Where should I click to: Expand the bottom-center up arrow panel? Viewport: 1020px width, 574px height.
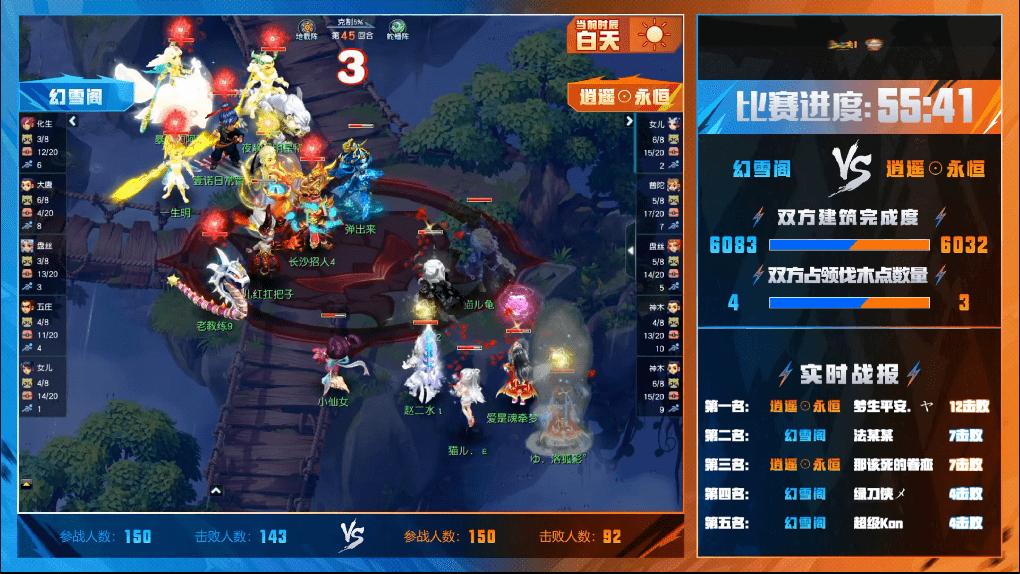(x=216, y=490)
